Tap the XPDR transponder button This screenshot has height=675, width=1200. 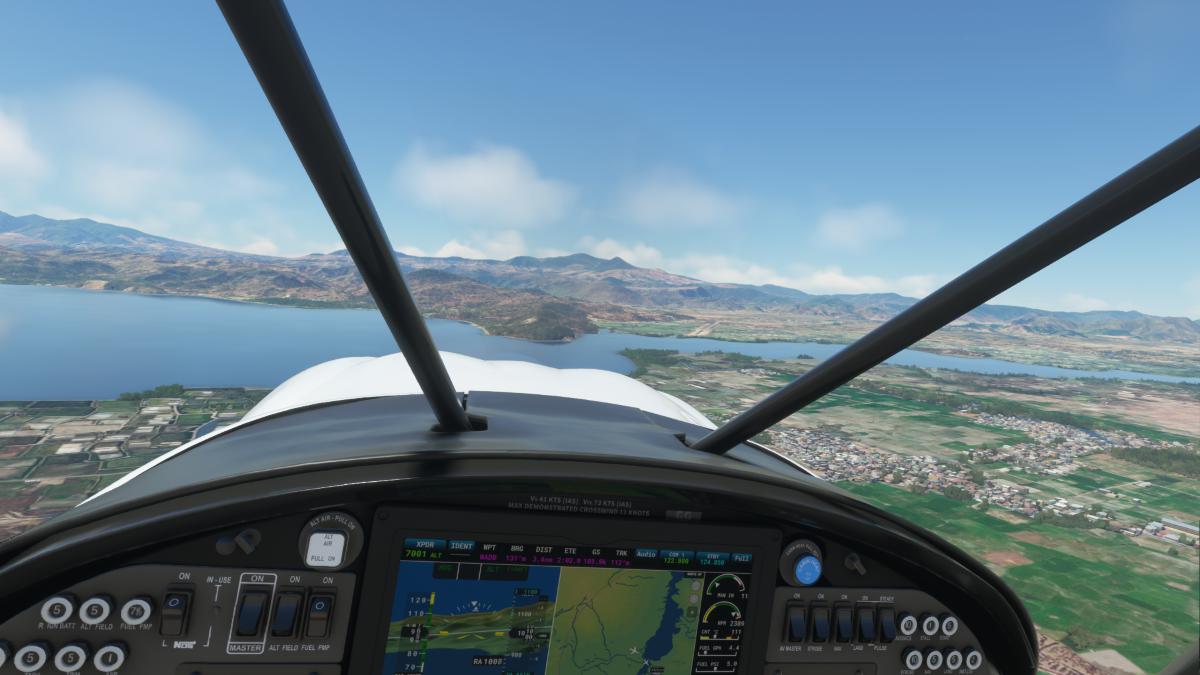(x=425, y=549)
